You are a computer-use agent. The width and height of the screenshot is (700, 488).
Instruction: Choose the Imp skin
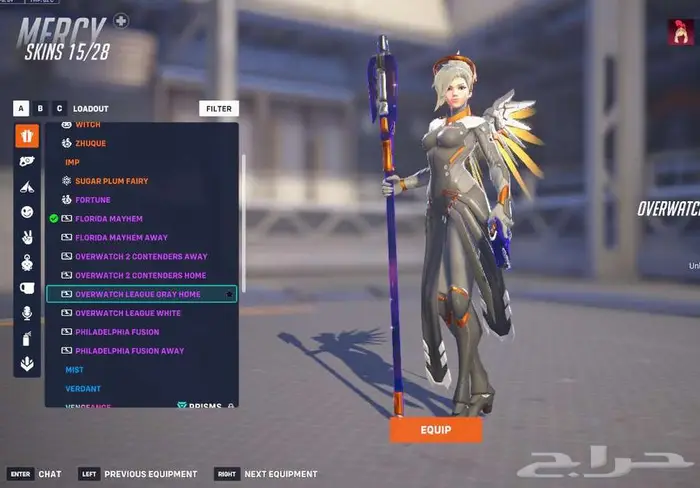click(72, 162)
